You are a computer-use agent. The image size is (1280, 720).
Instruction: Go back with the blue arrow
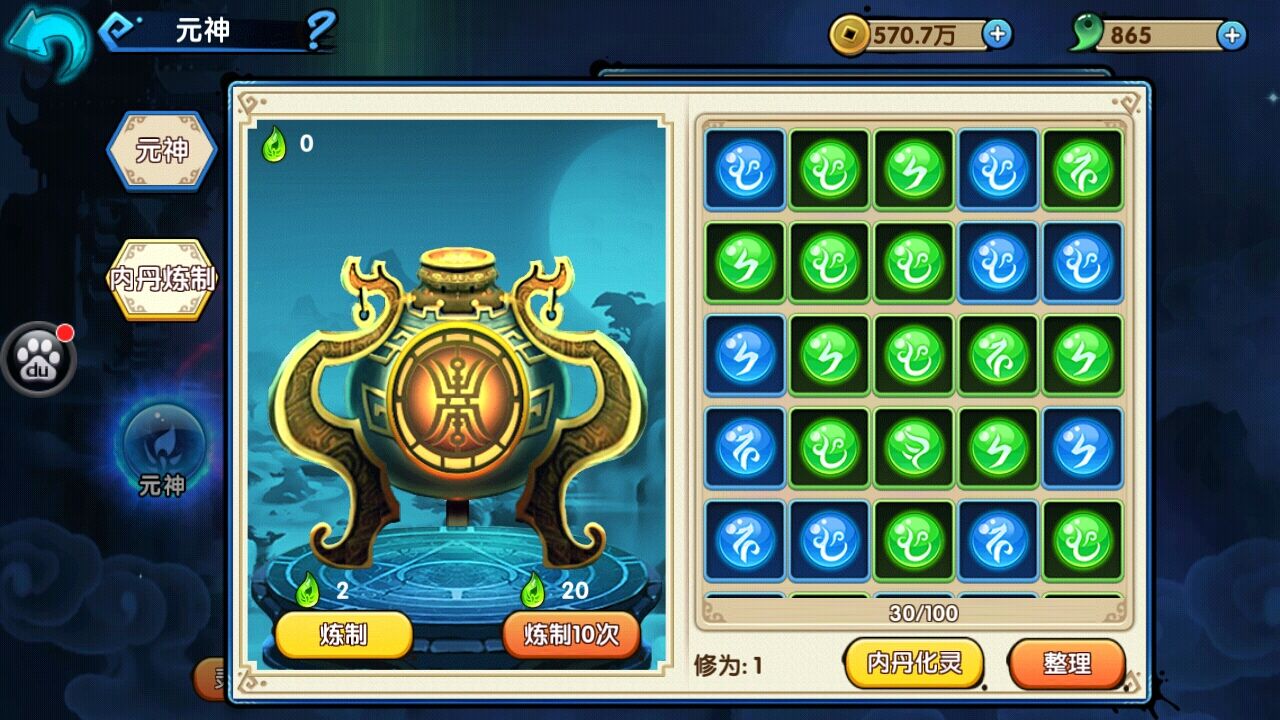coord(46,42)
